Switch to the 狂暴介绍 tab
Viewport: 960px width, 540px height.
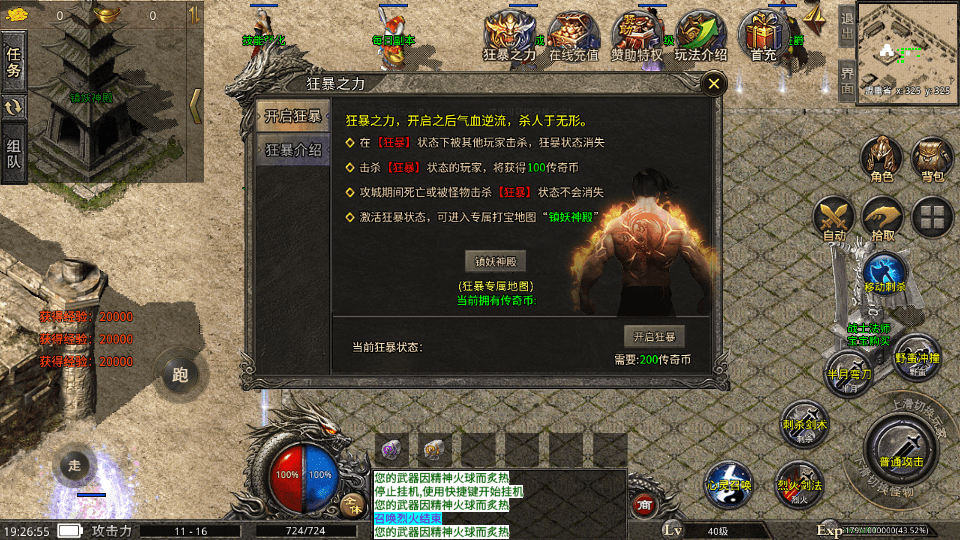pos(293,150)
